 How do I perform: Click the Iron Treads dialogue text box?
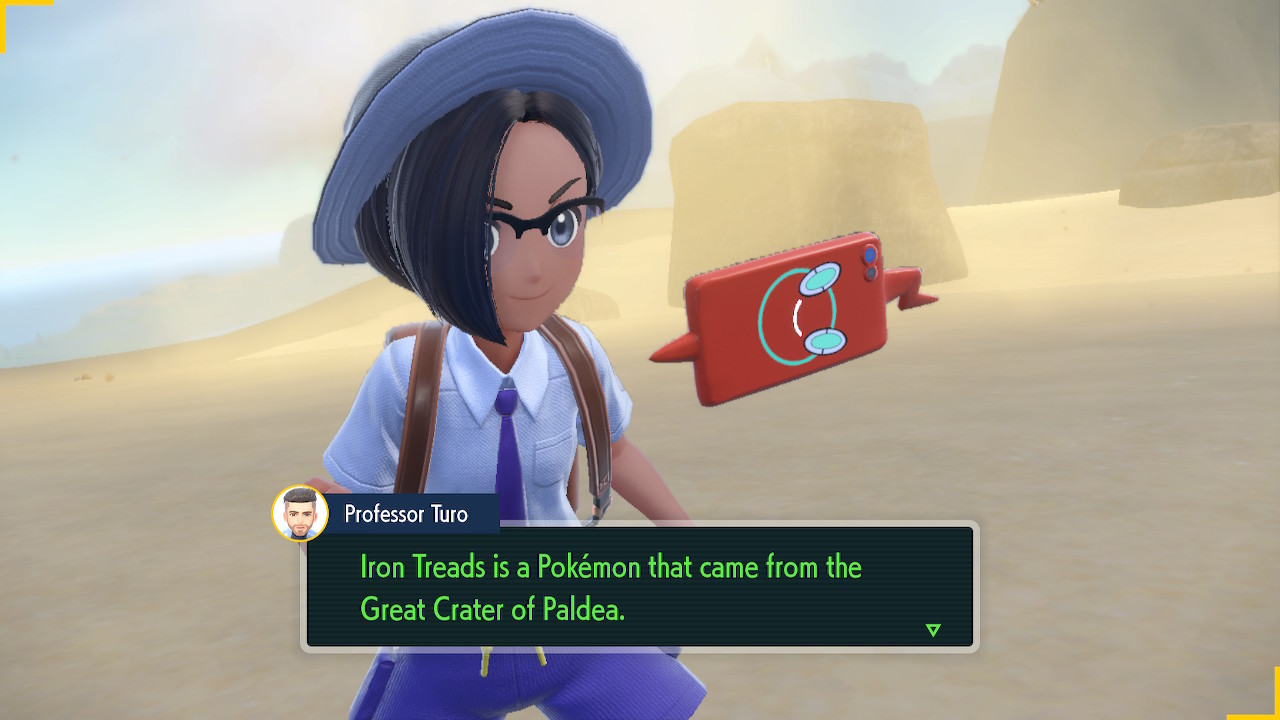point(640,588)
